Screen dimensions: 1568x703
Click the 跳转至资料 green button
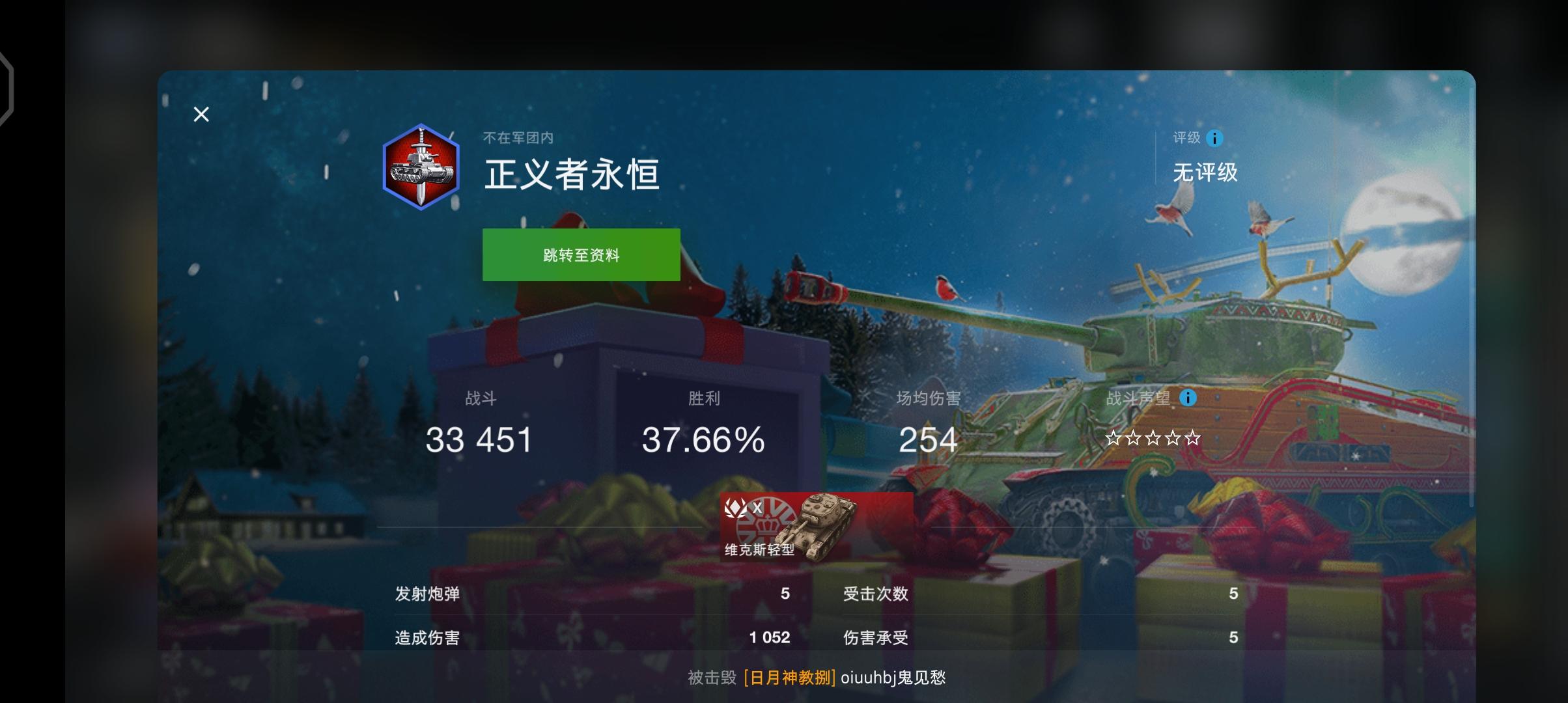pyautogui.click(x=580, y=255)
